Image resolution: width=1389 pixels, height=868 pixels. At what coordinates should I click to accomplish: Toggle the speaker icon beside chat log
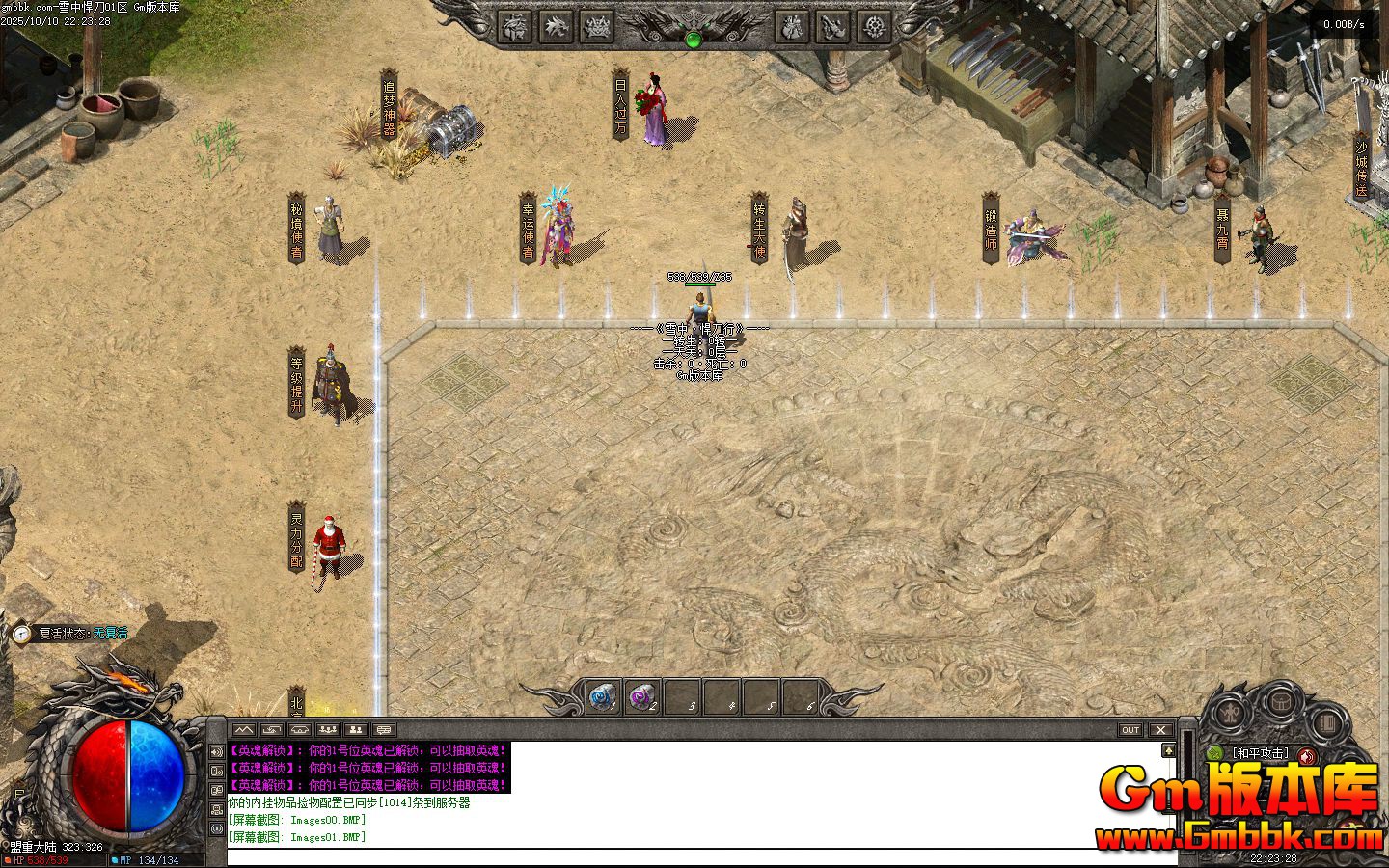click(216, 752)
